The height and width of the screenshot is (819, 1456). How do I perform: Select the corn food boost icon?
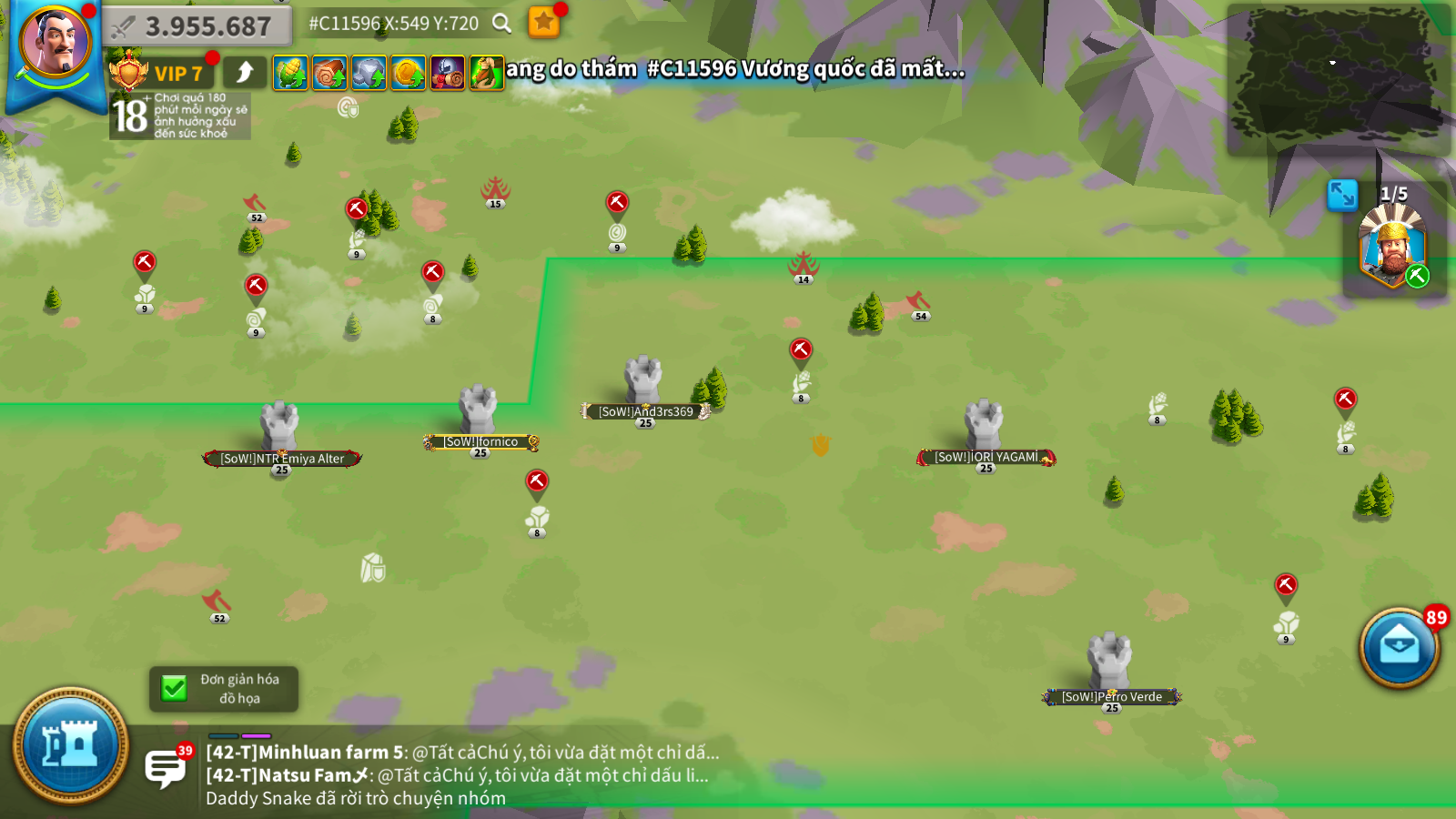pyautogui.click(x=290, y=73)
